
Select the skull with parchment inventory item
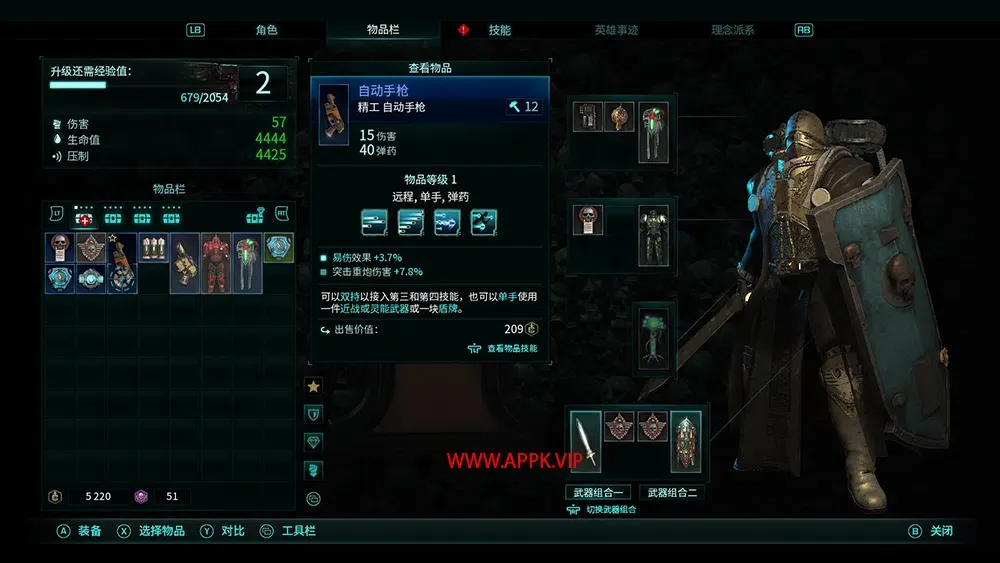[x=60, y=249]
